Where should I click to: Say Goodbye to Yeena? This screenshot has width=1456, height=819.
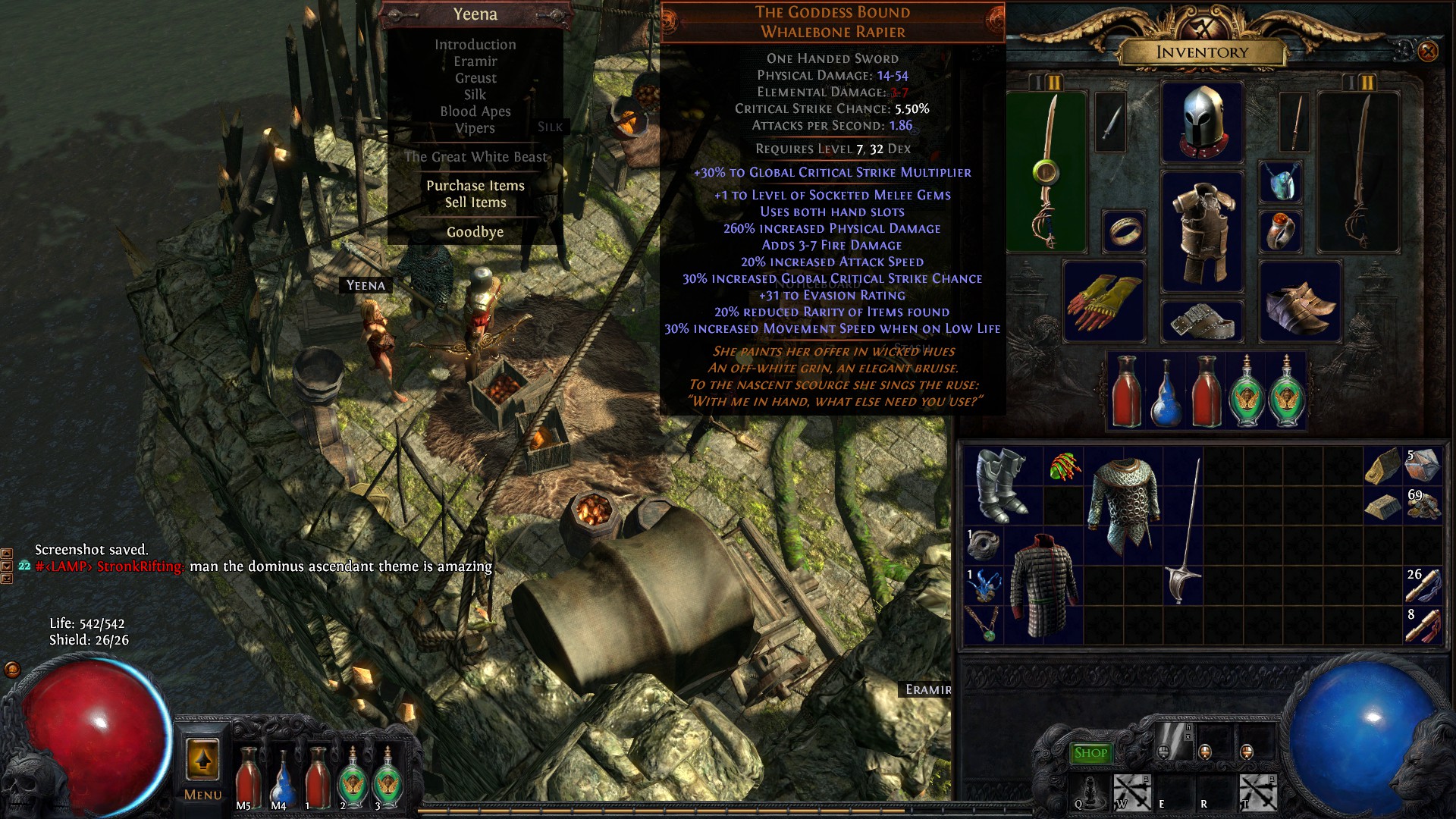tap(475, 232)
